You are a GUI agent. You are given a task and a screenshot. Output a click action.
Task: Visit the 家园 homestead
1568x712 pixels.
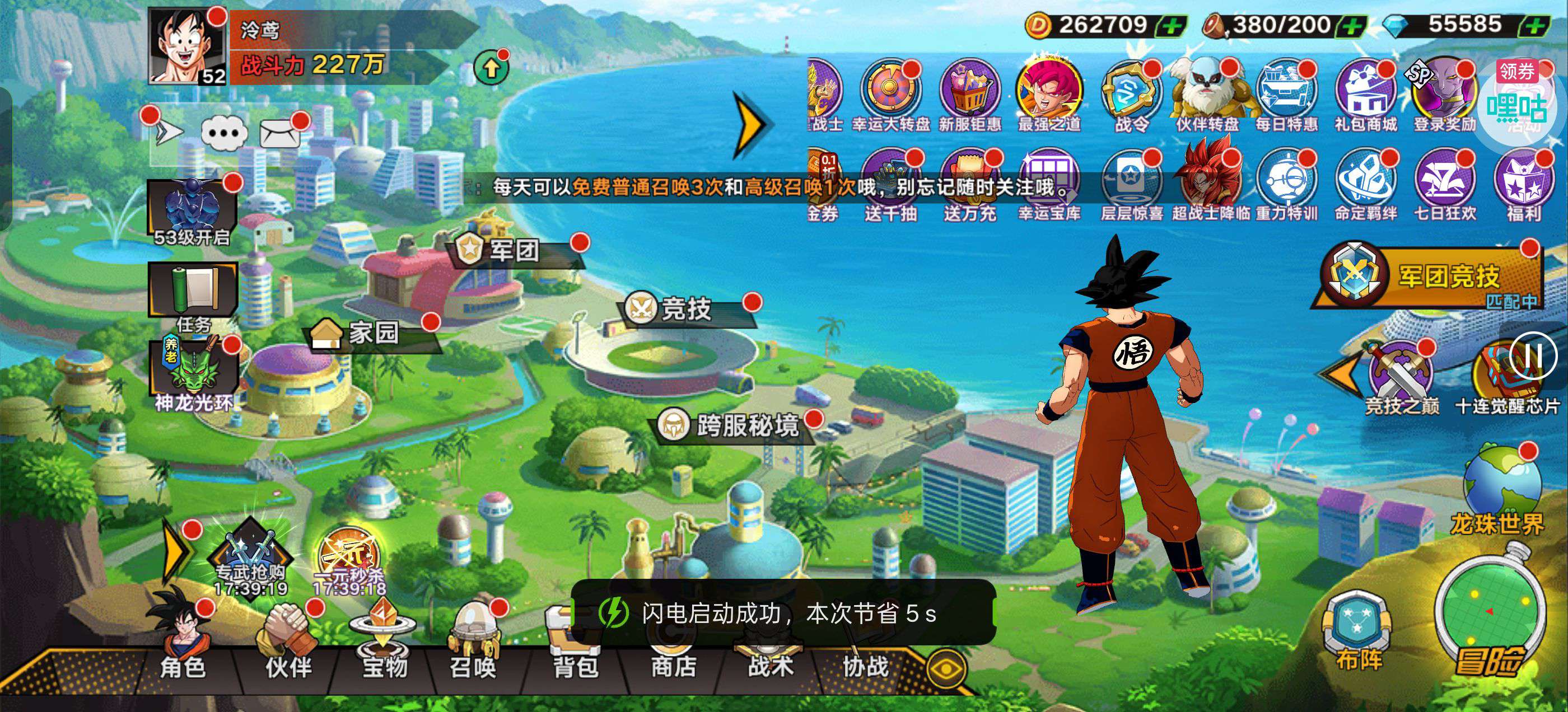point(372,333)
